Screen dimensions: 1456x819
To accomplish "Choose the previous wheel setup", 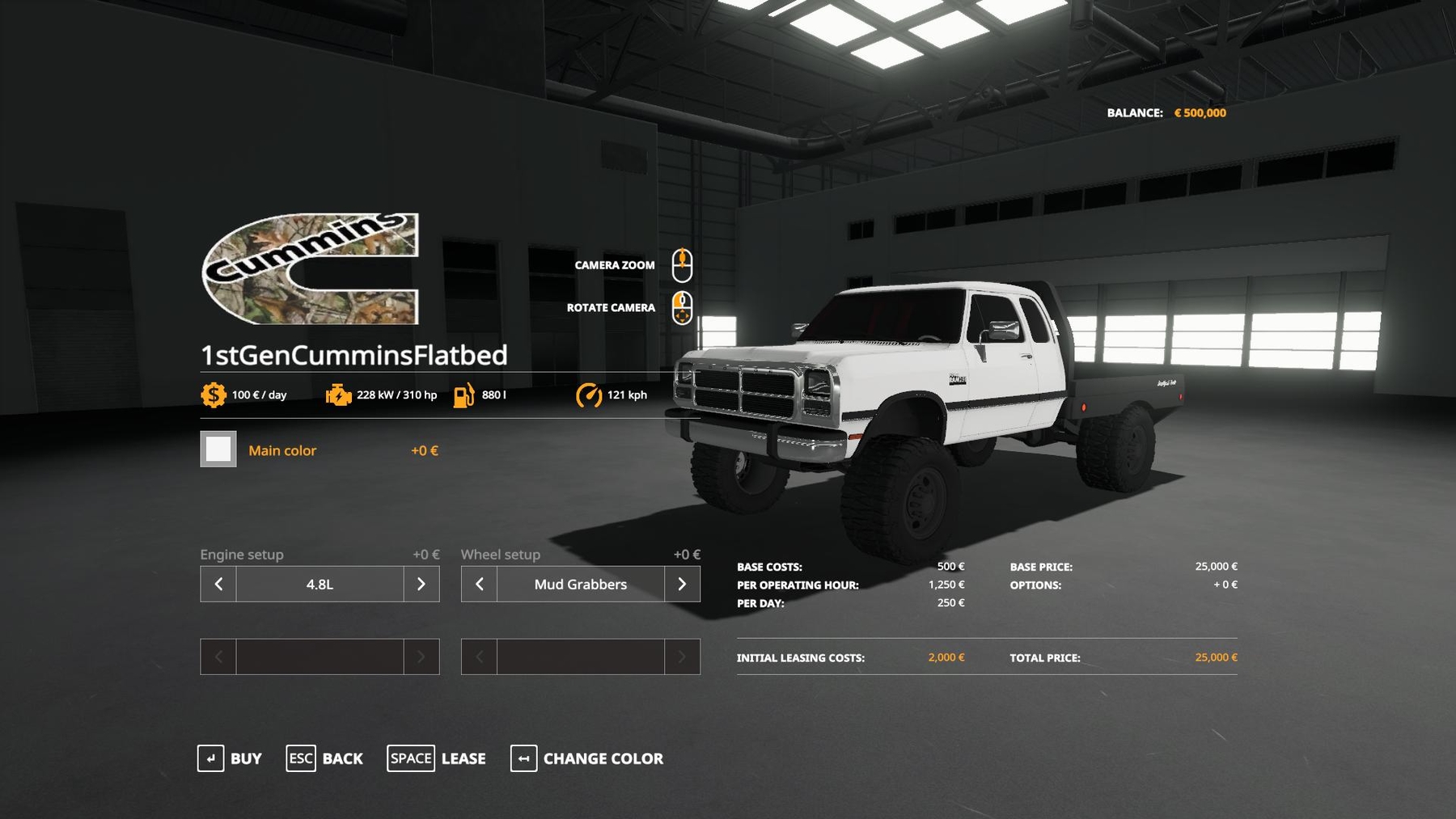I will [479, 584].
